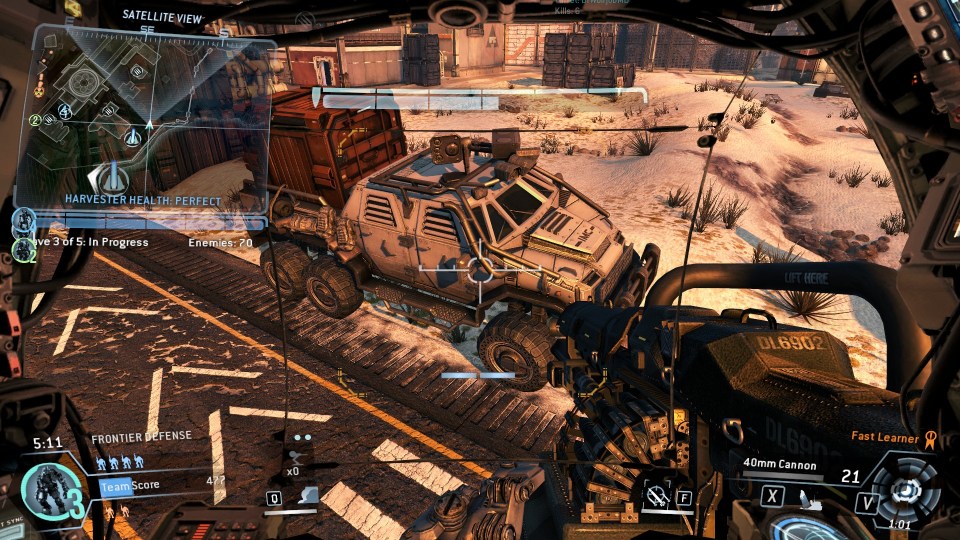Select the 40mm Cannon weapon label

pos(781,465)
